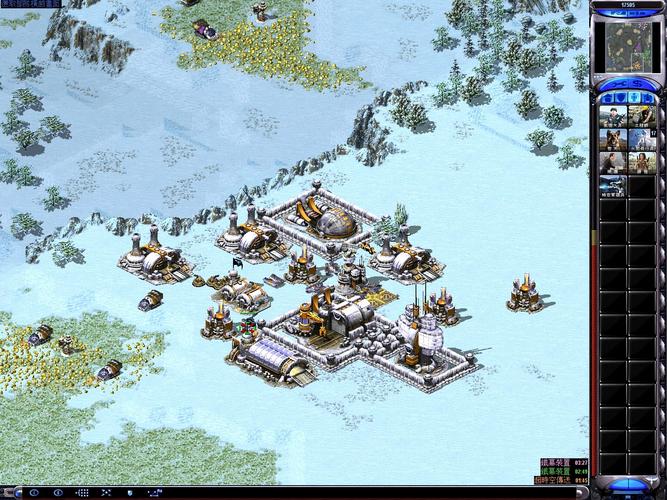Switch to the infantry build tab
Viewport: 667px width, 500px height.
[634, 97]
